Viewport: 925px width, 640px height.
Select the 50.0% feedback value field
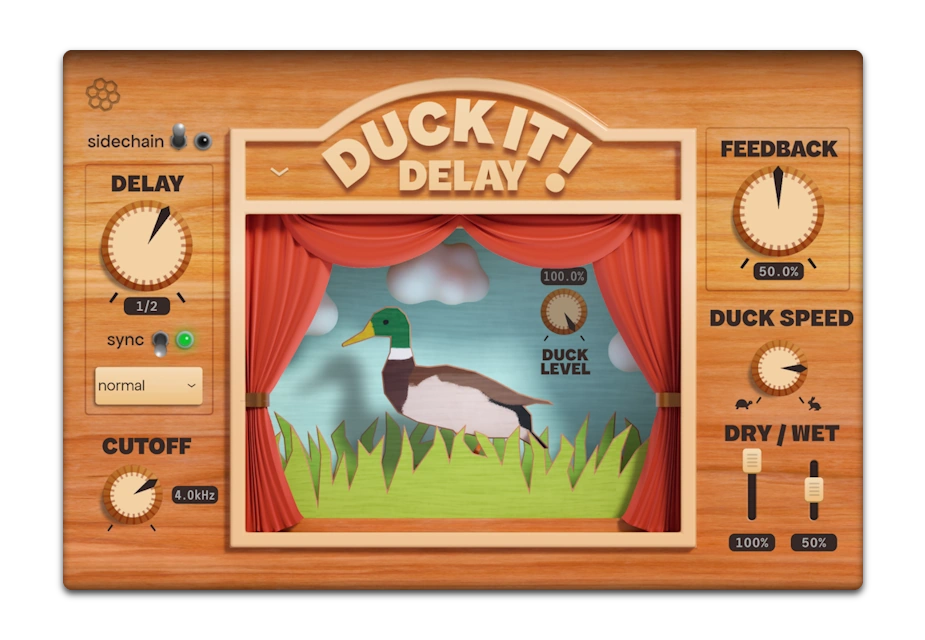click(x=778, y=271)
